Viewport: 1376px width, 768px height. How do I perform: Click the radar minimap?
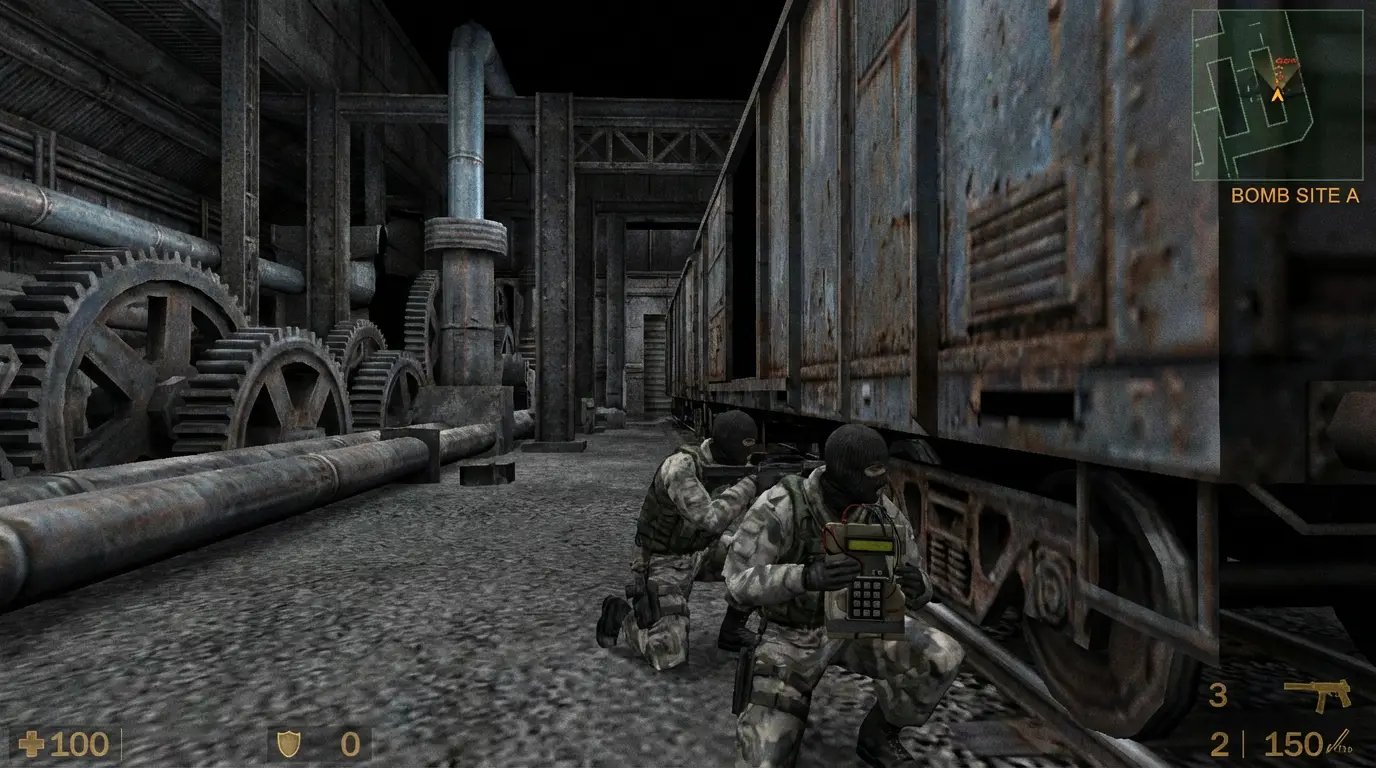[x=1277, y=95]
